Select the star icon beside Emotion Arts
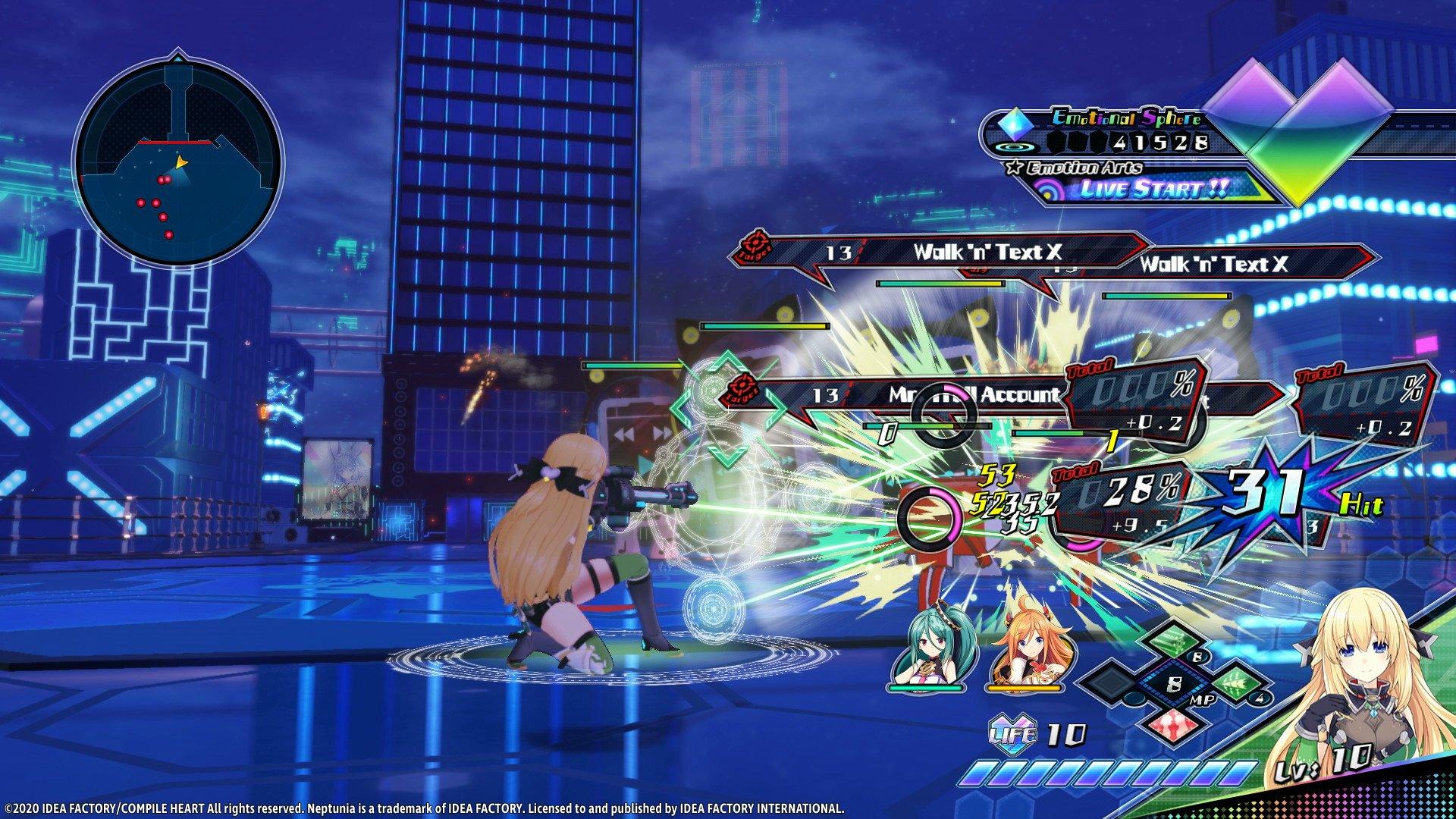The height and width of the screenshot is (819, 1456). click(x=1012, y=168)
